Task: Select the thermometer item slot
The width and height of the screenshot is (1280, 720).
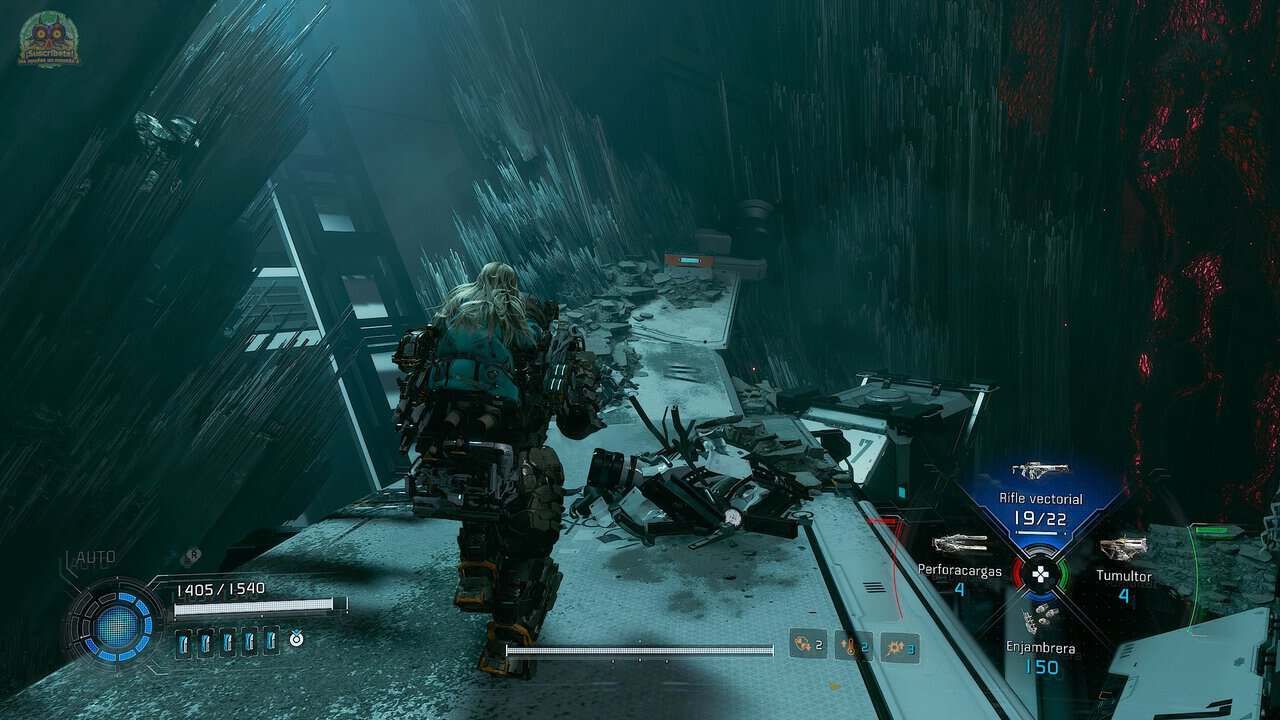Action: click(x=853, y=646)
